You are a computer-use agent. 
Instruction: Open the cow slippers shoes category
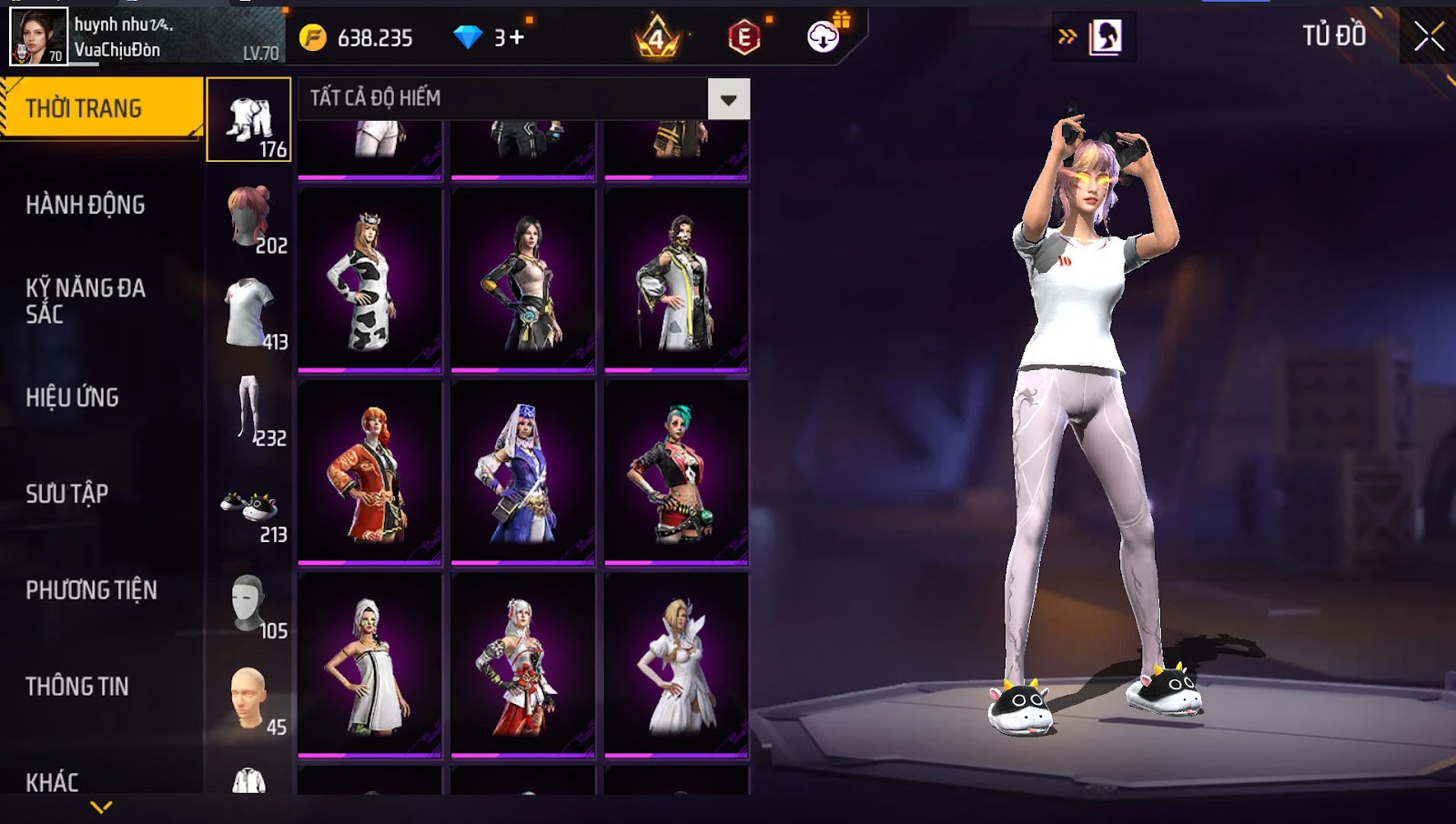[x=248, y=507]
